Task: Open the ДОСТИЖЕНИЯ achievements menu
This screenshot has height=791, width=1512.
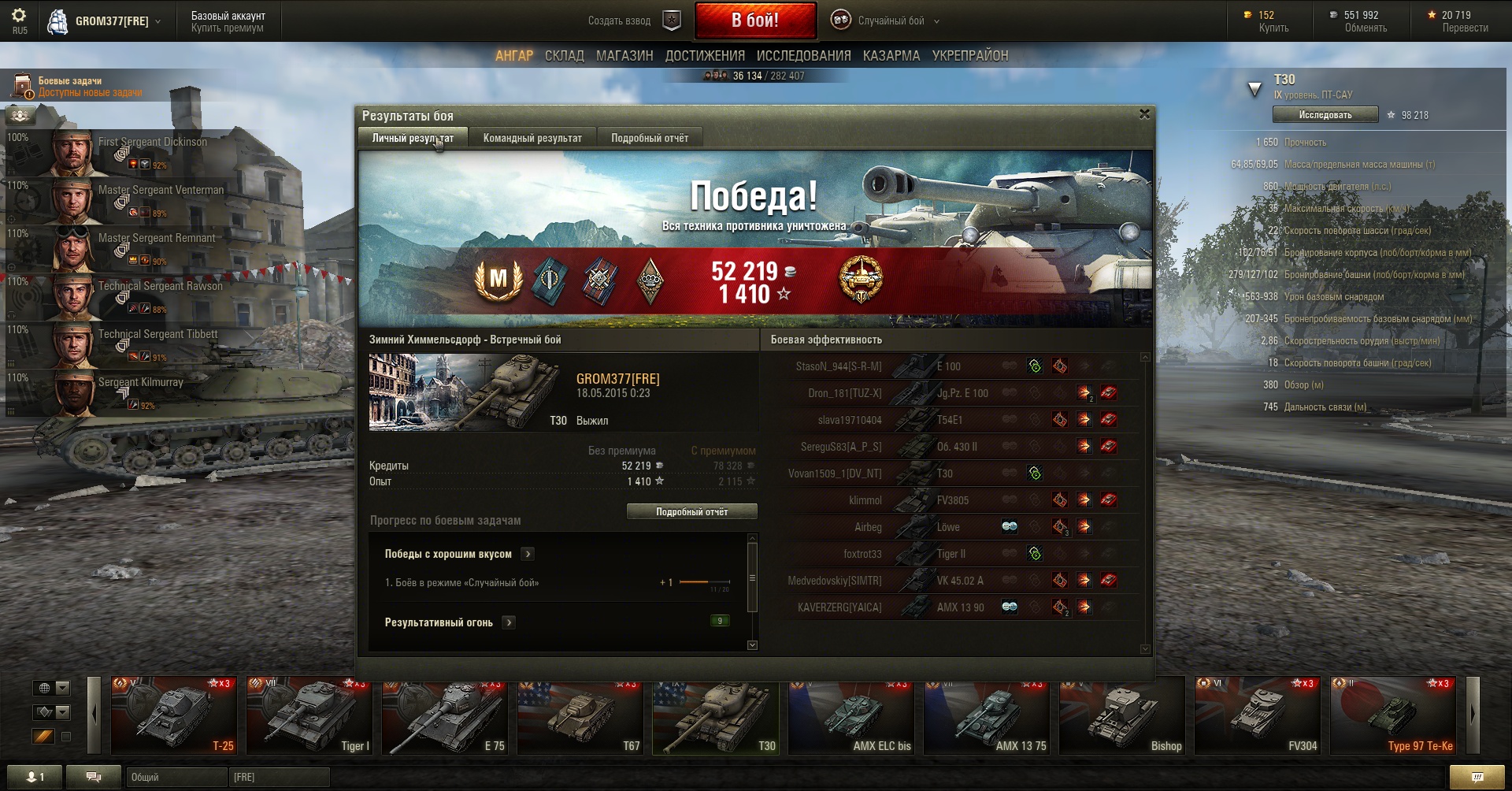Action: [705, 56]
